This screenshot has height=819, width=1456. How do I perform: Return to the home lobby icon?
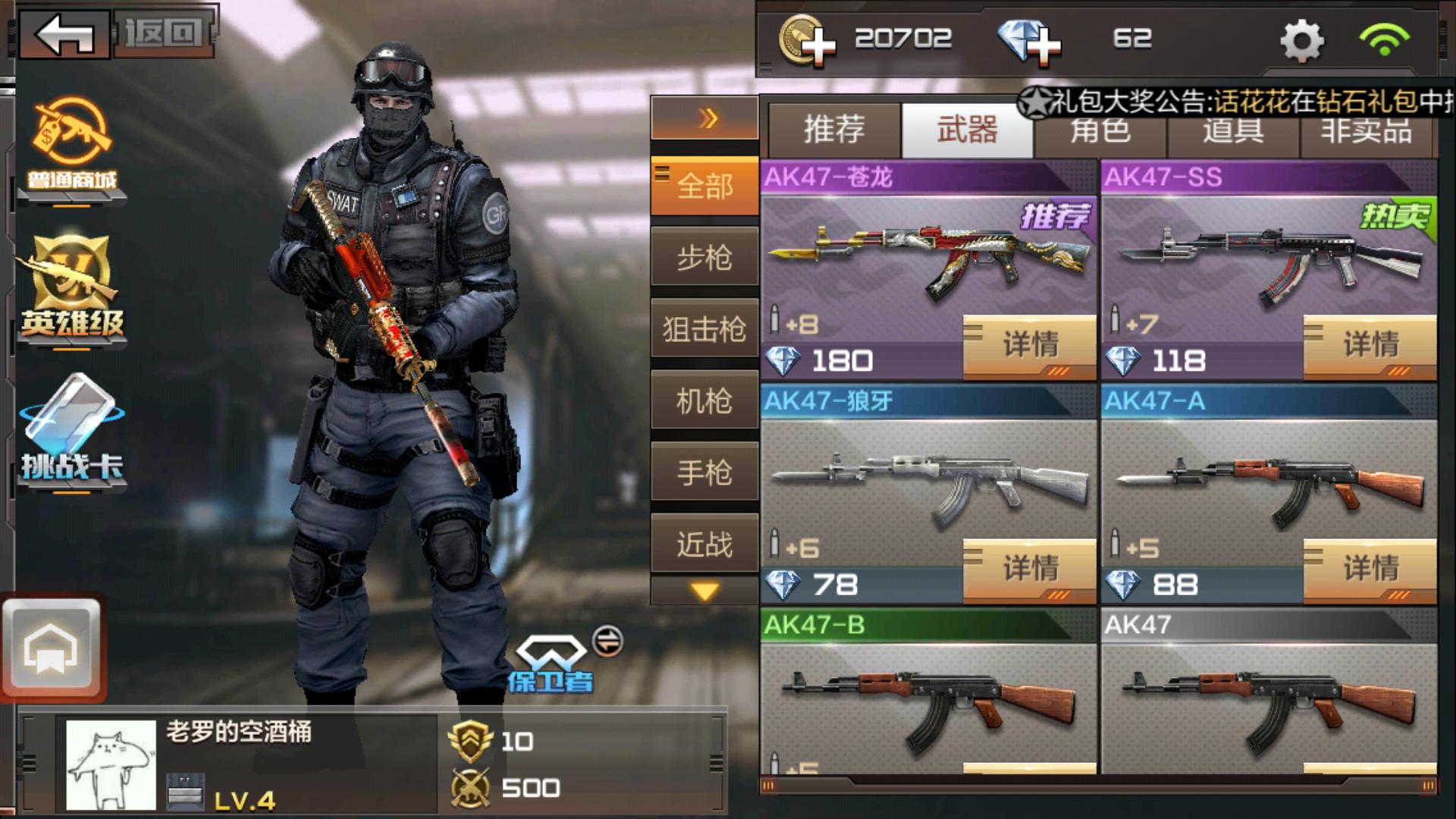click(52, 648)
